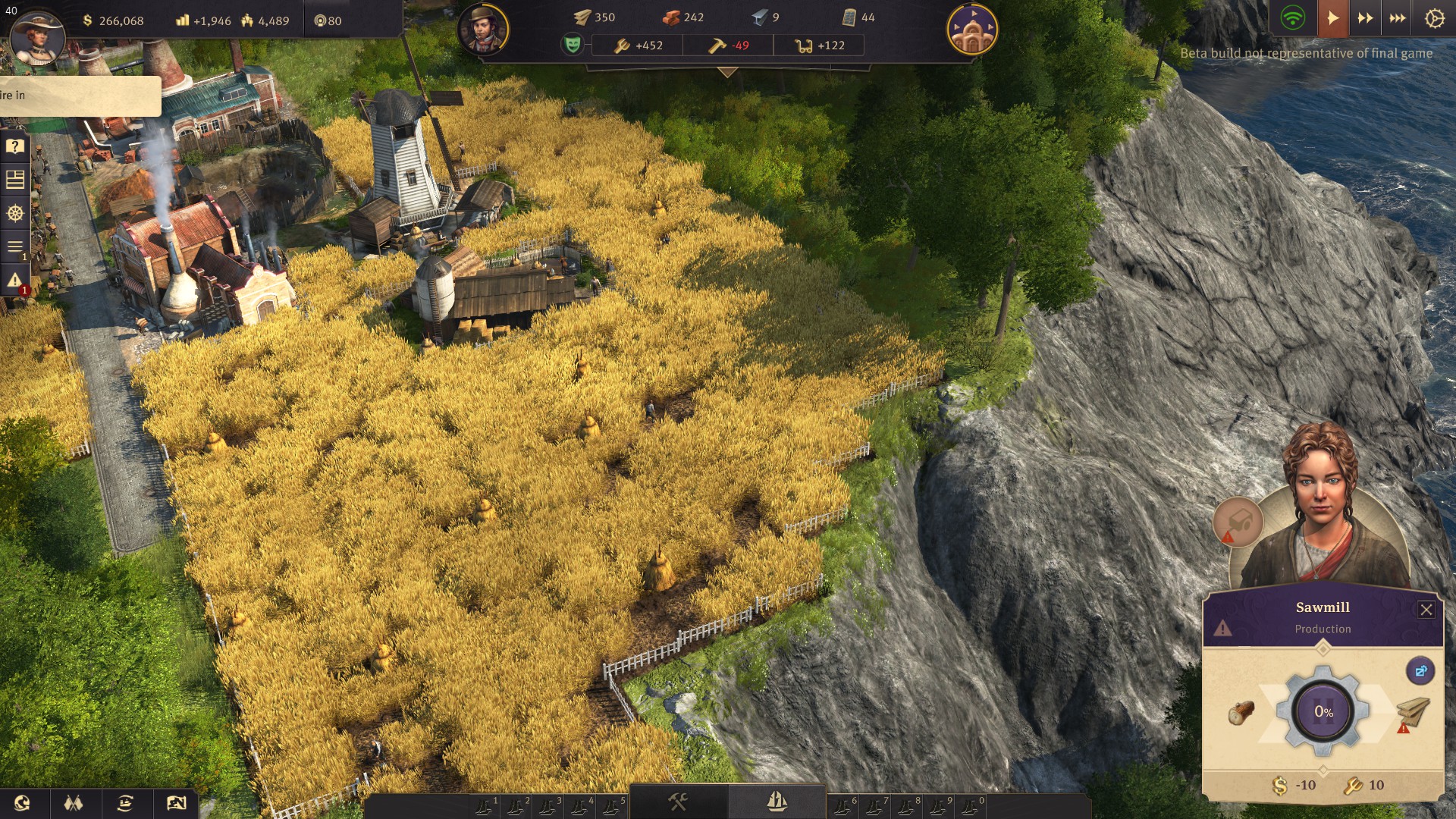Open the game settings gear menu
Image resolution: width=1456 pixels, height=819 pixels.
click(1434, 18)
